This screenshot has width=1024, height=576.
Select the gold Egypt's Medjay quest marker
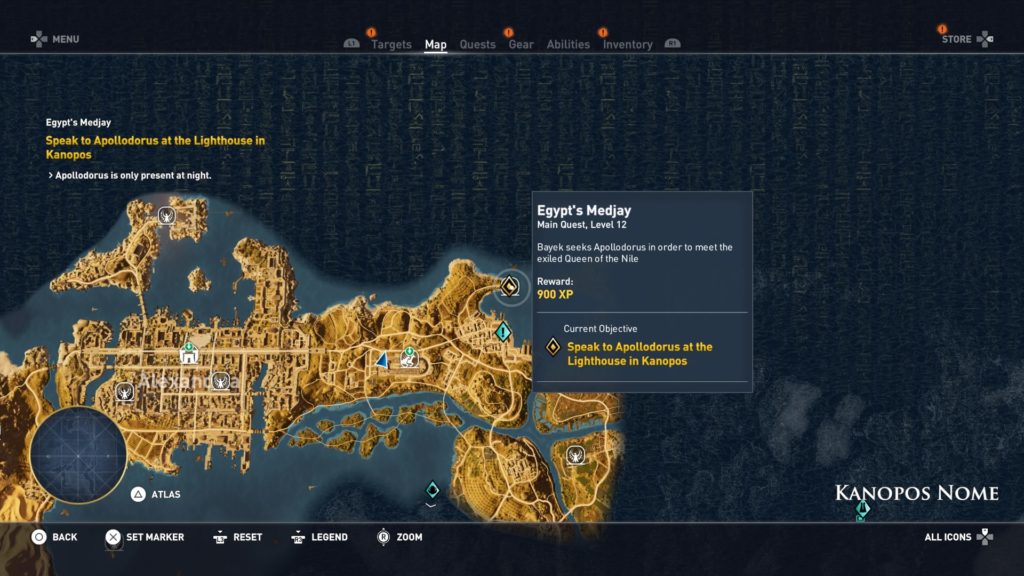click(x=509, y=287)
